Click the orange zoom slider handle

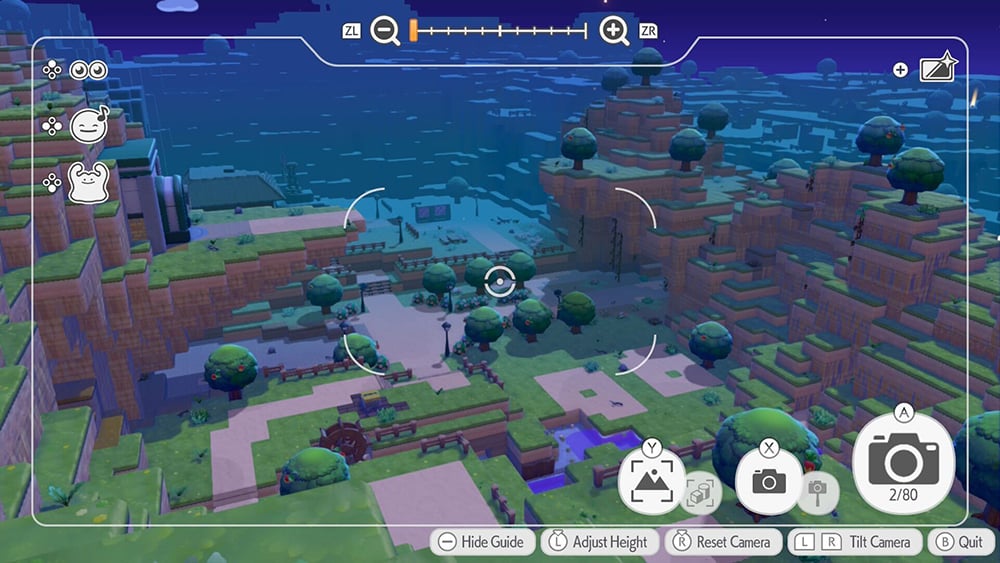coord(412,31)
